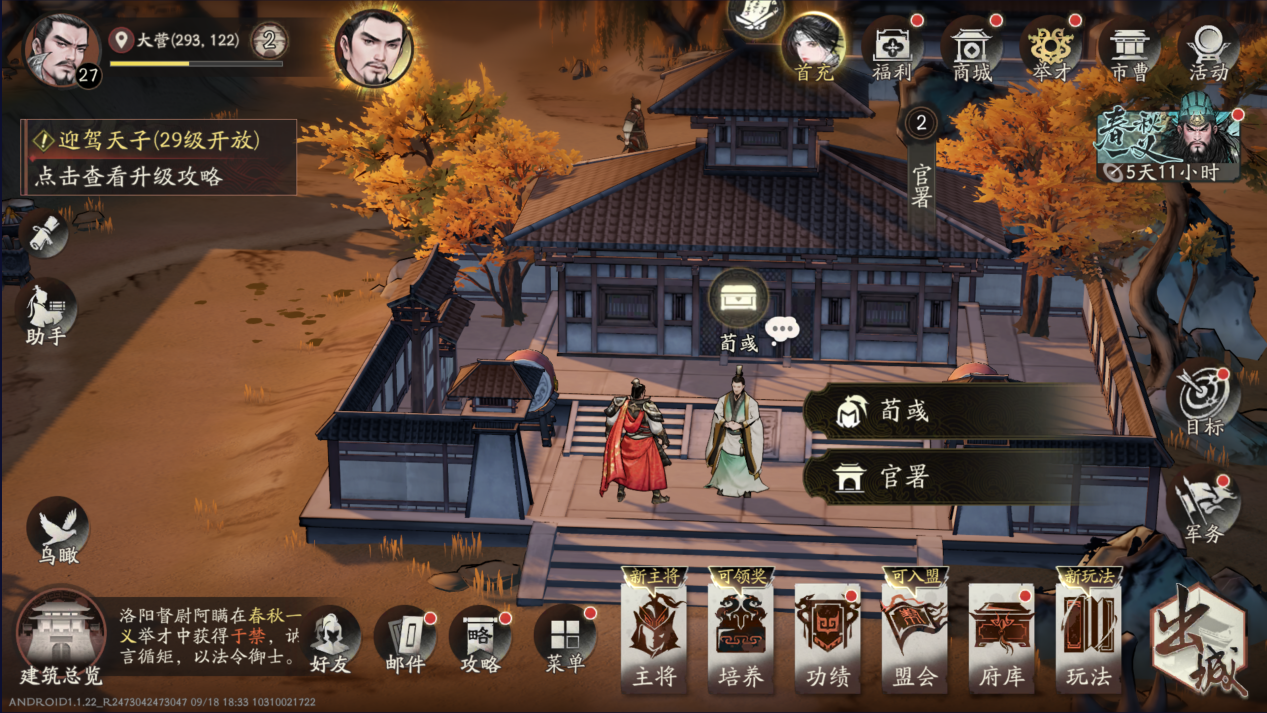Screen dimensions: 1267x713
Task: Open the 举才 recruitment screen
Action: point(1051,50)
